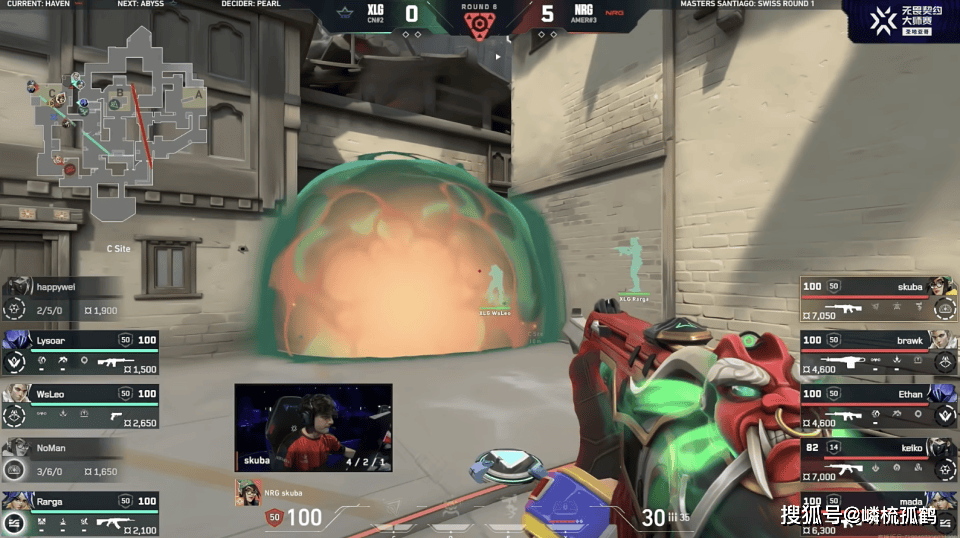This screenshot has width=960, height=538.
Task: Click the XLG team logo in scoreboard
Action: 348,15
